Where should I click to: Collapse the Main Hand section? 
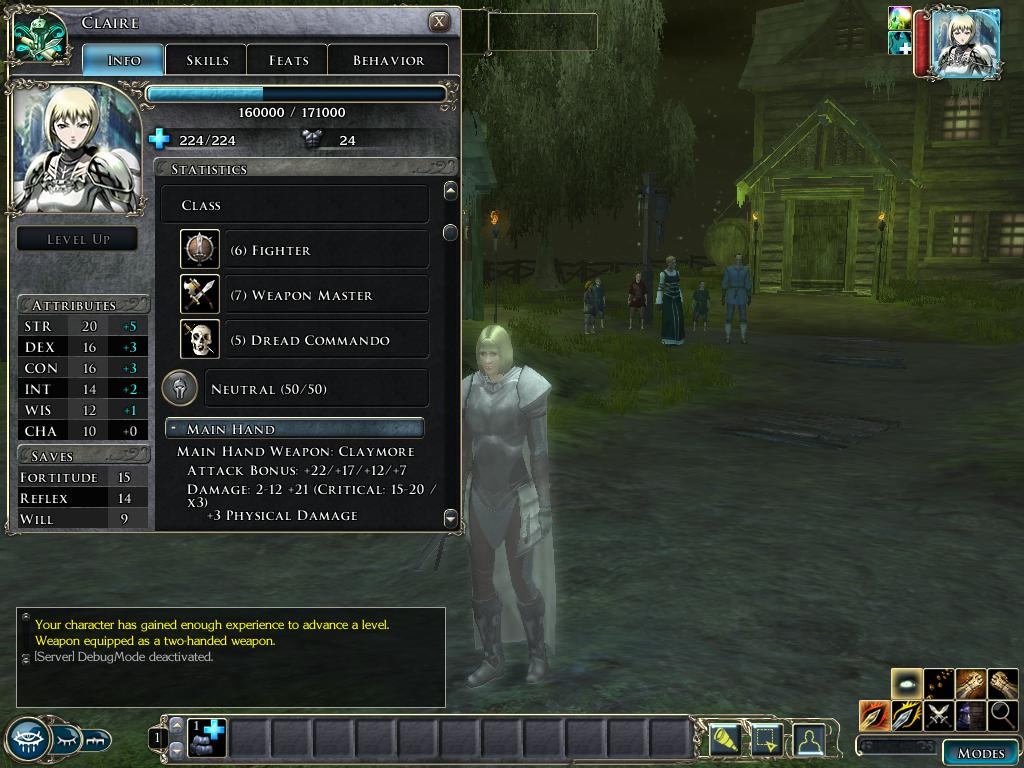pos(174,429)
